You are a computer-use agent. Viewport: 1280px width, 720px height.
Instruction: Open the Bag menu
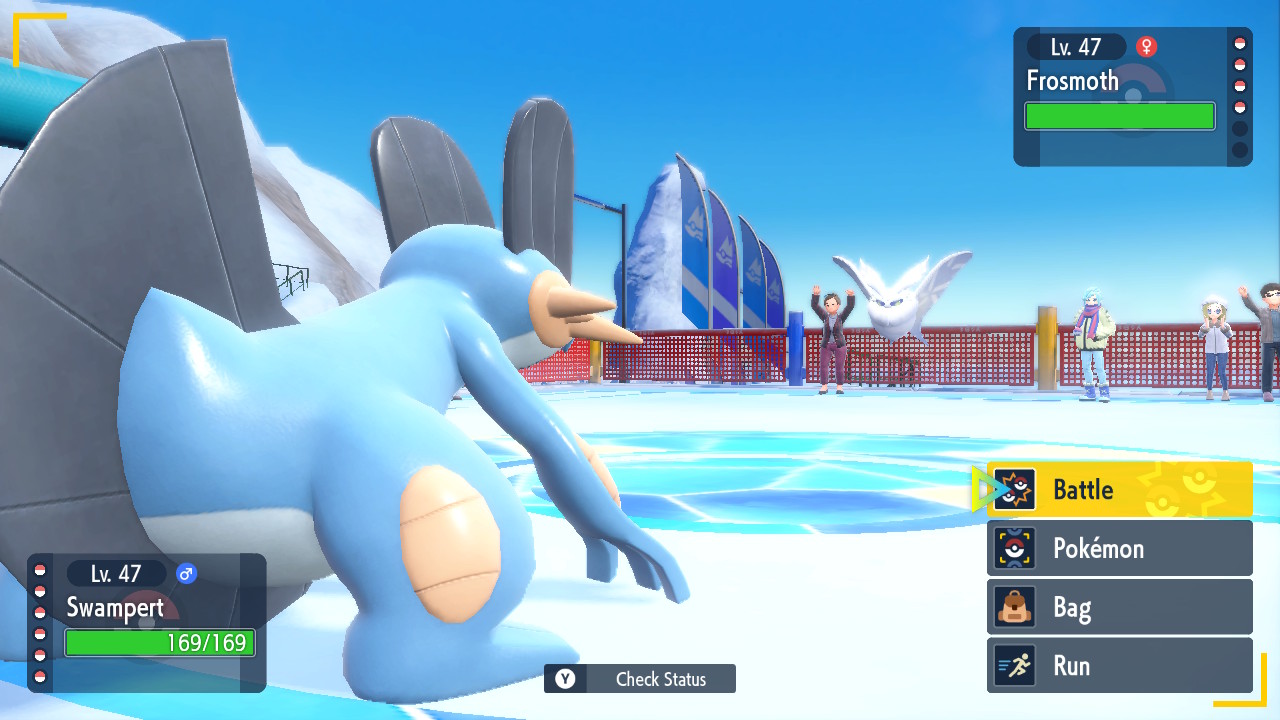click(x=1119, y=607)
